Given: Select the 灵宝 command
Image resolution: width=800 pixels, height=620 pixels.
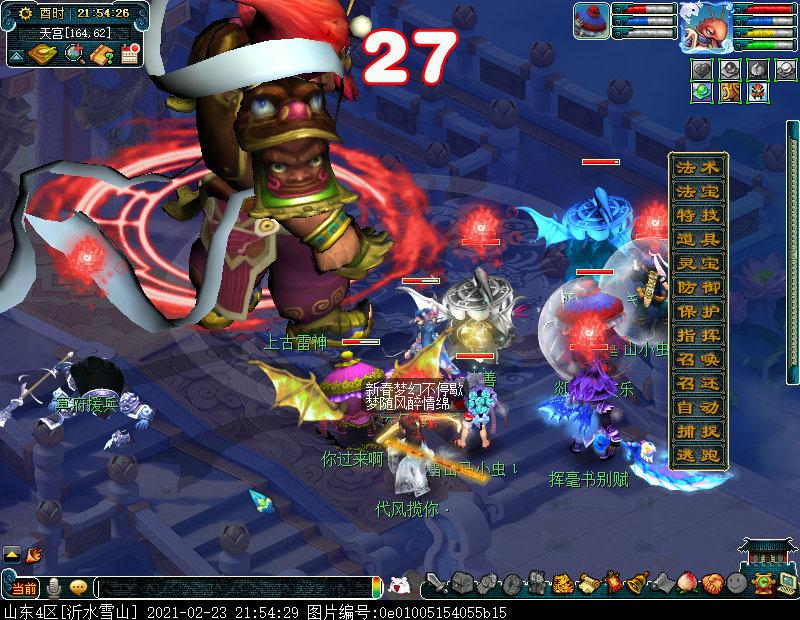Looking at the screenshot, I should pos(698,263).
